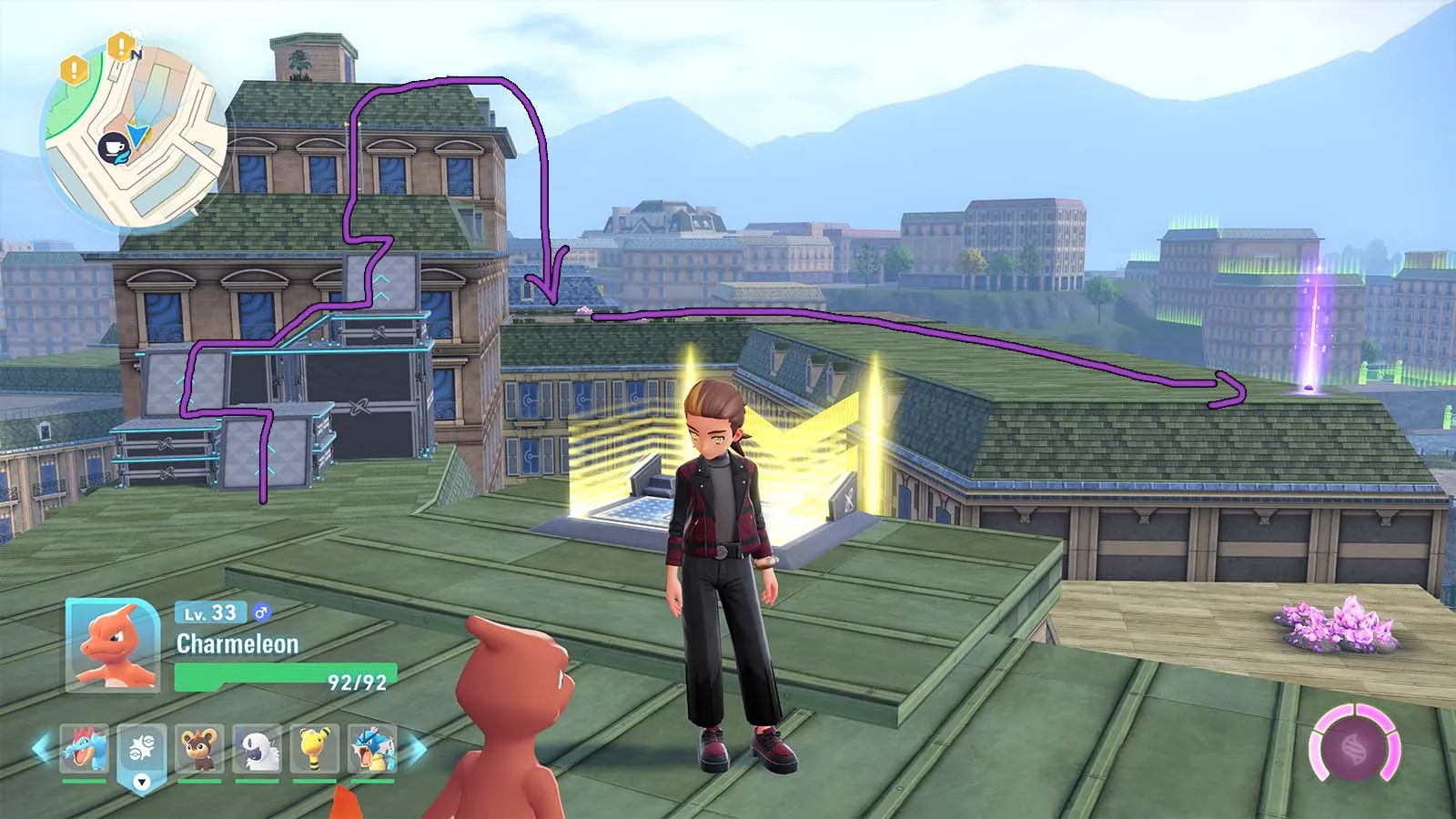Select the café cup marker on minimap
Viewport: 1456px width, 819px height.
114,147
